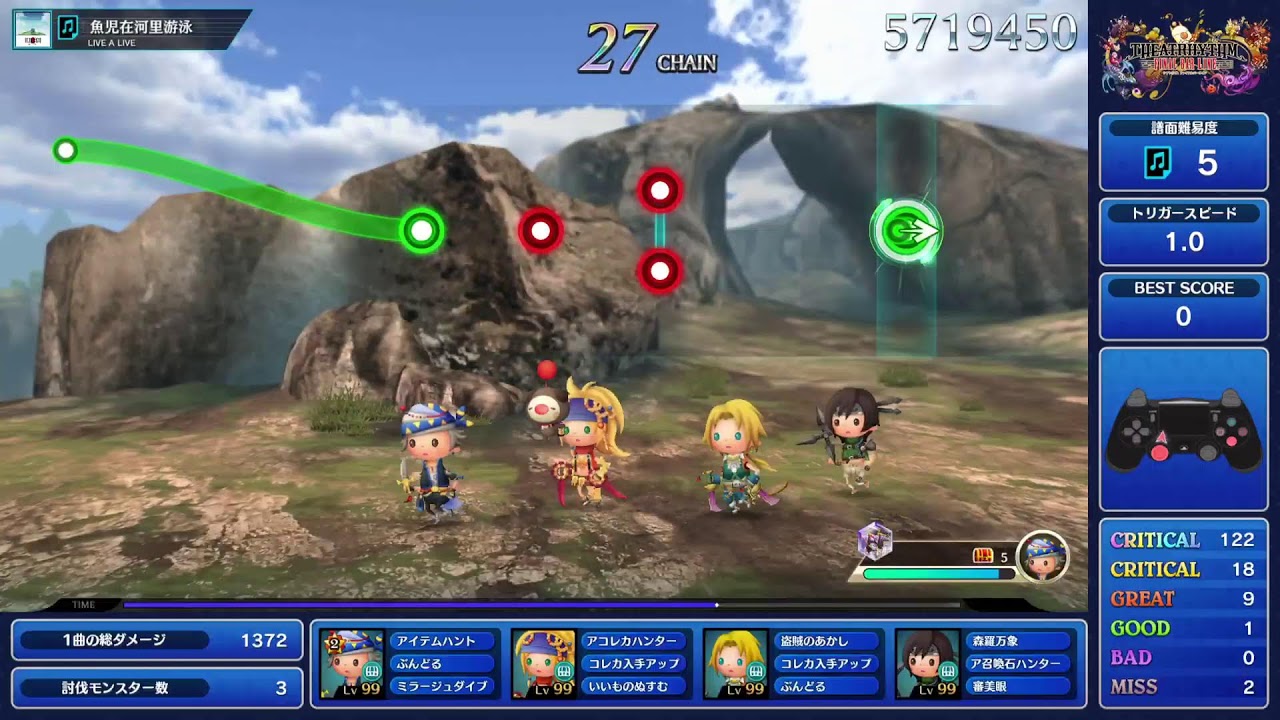The height and width of the screenshot is (720, 1280).
Task: Hit the green arrow slide trigger
Action: [907, 232]
